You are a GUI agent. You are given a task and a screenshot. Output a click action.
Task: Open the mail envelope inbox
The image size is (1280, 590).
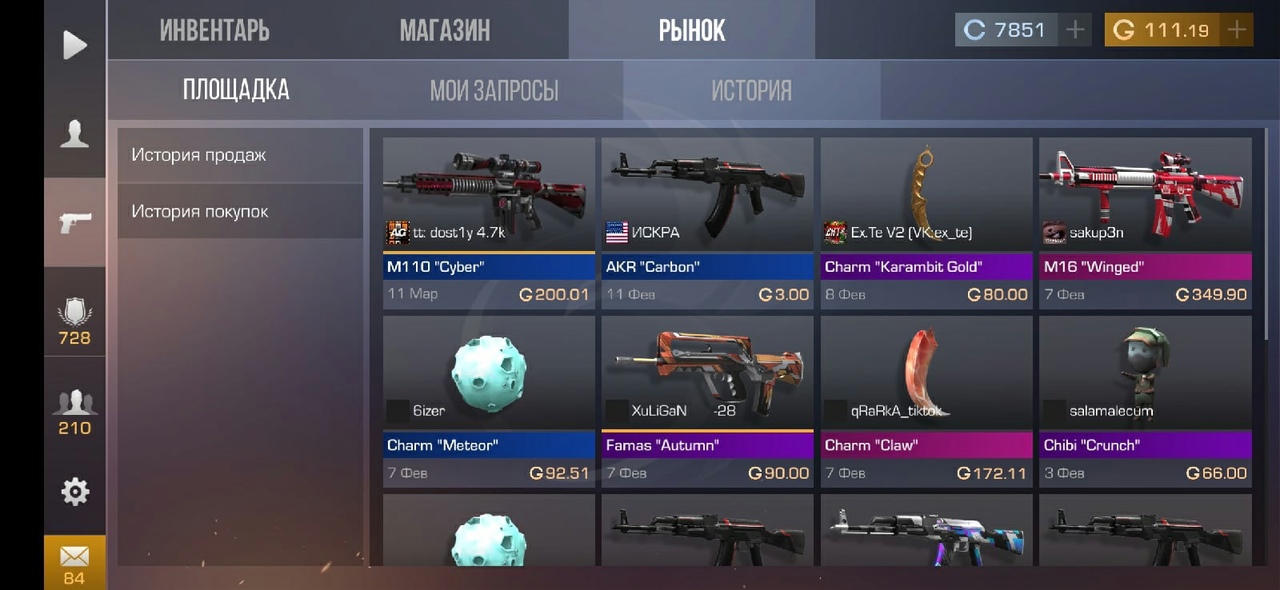click(75, 561)
